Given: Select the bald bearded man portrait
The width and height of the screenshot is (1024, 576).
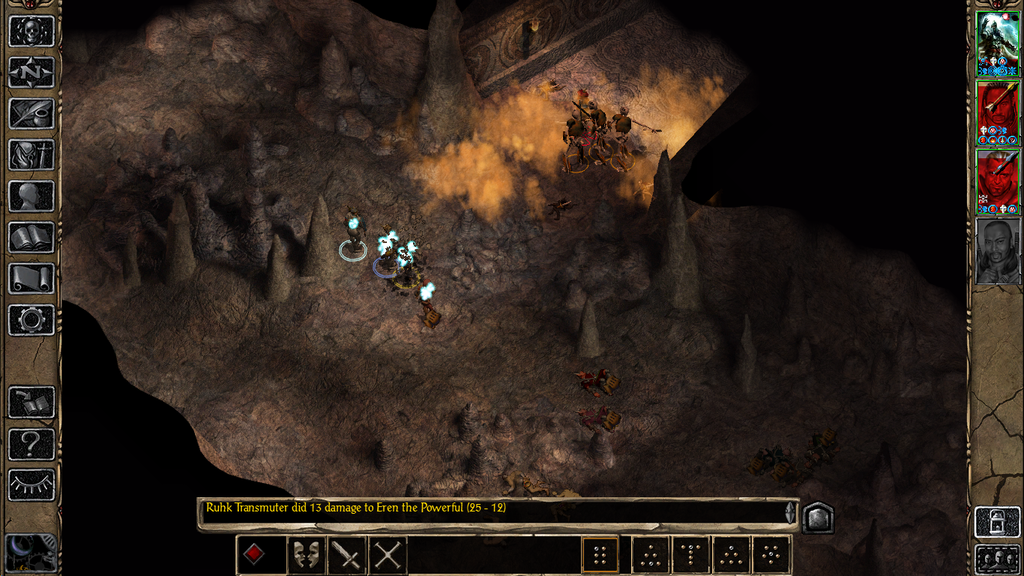Looking at the screenshot, I should point(997,250).
